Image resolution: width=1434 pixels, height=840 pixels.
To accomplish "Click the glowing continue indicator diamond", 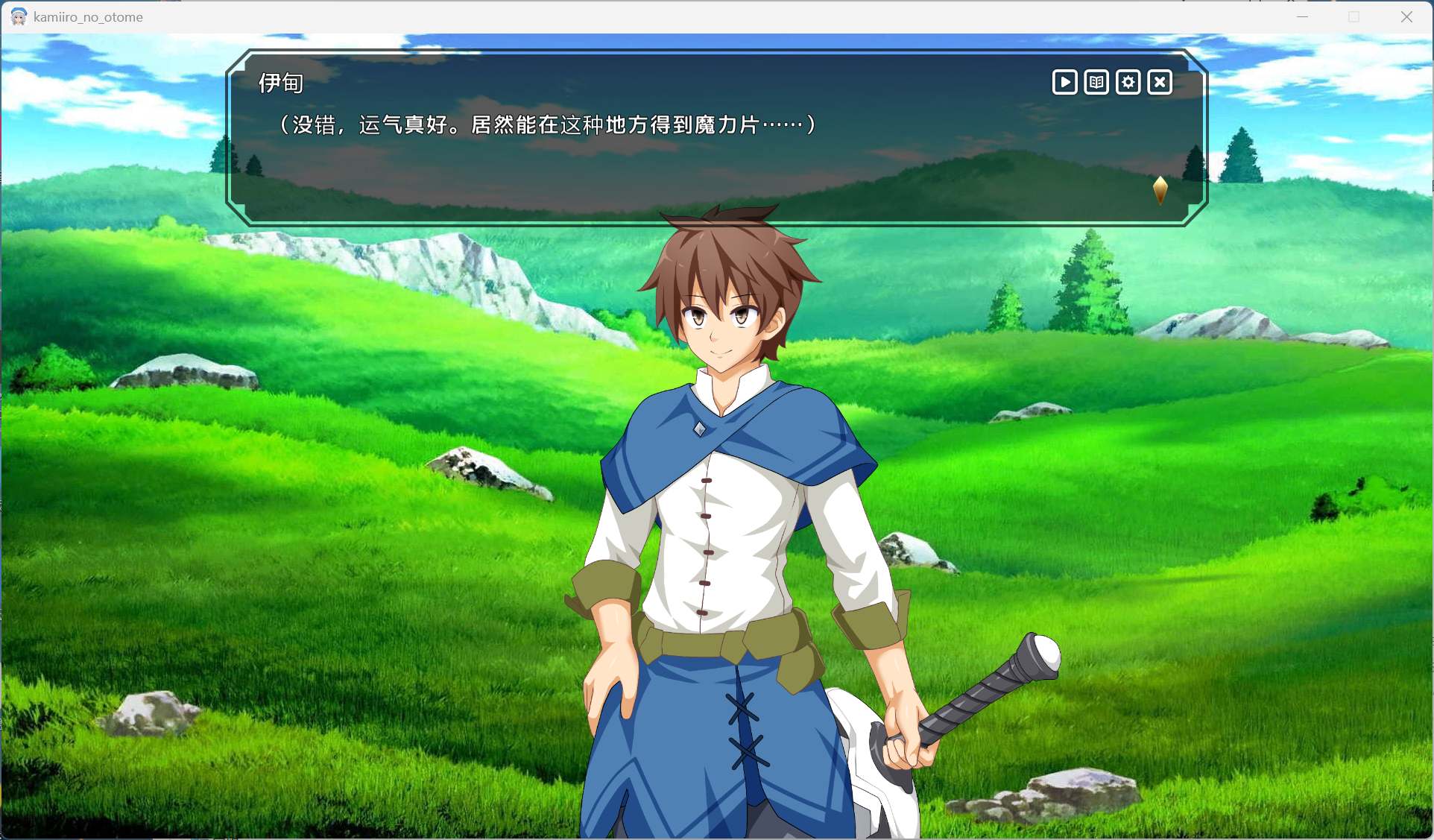I will click(x=1161, y=189).
